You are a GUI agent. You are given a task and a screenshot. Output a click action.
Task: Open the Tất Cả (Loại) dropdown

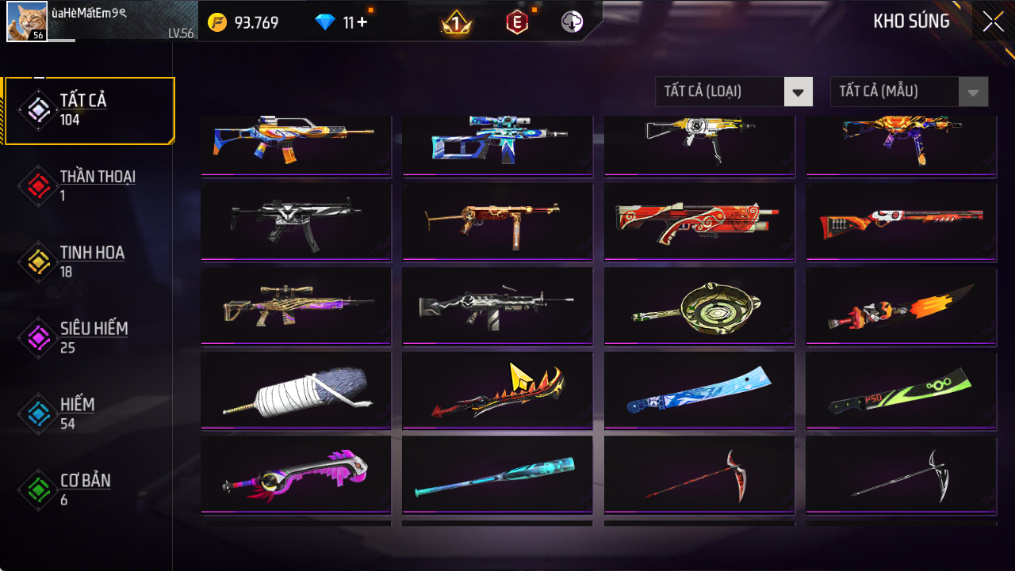coord(734,92)
